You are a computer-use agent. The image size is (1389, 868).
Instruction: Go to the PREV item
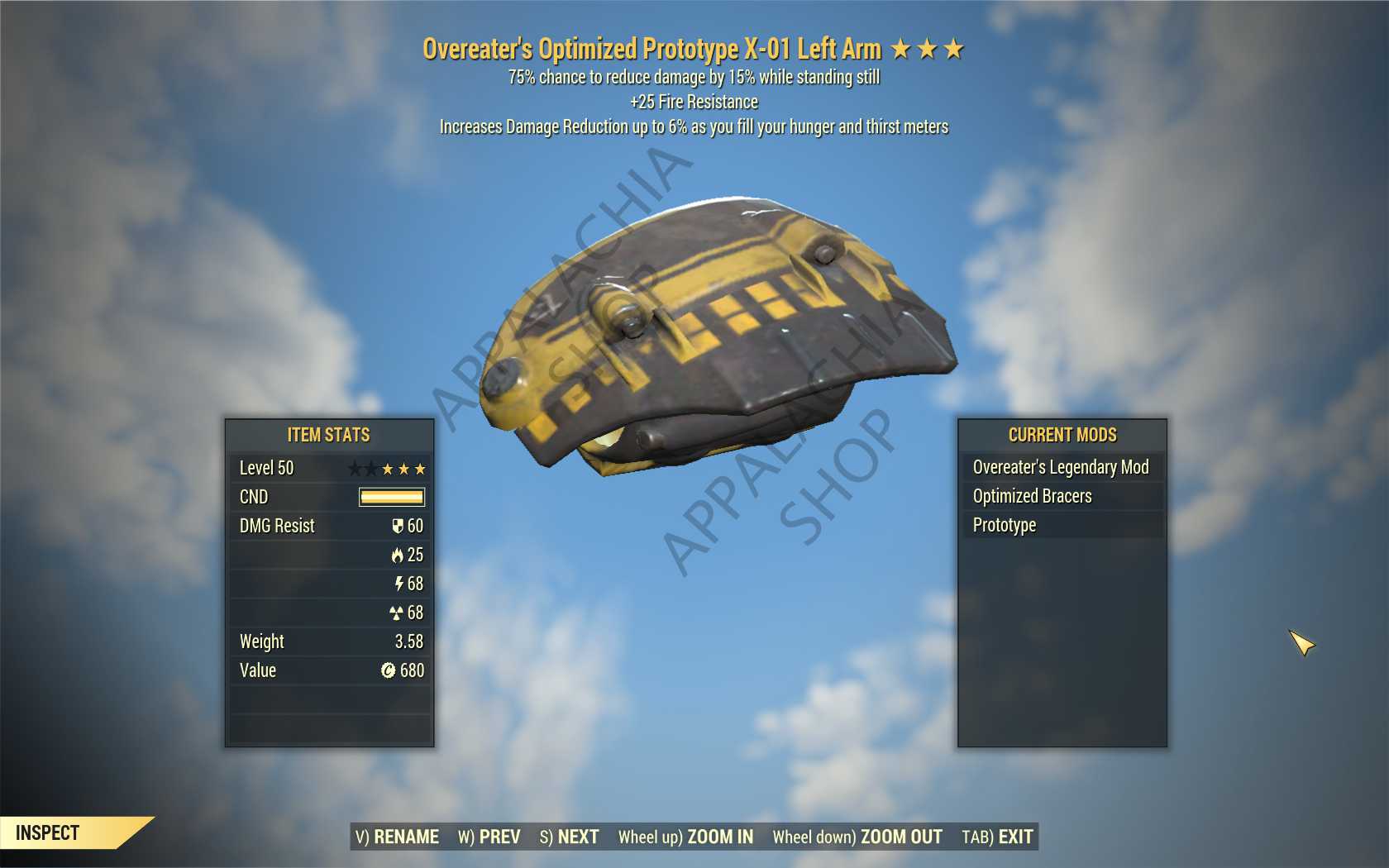coord(489,837)
